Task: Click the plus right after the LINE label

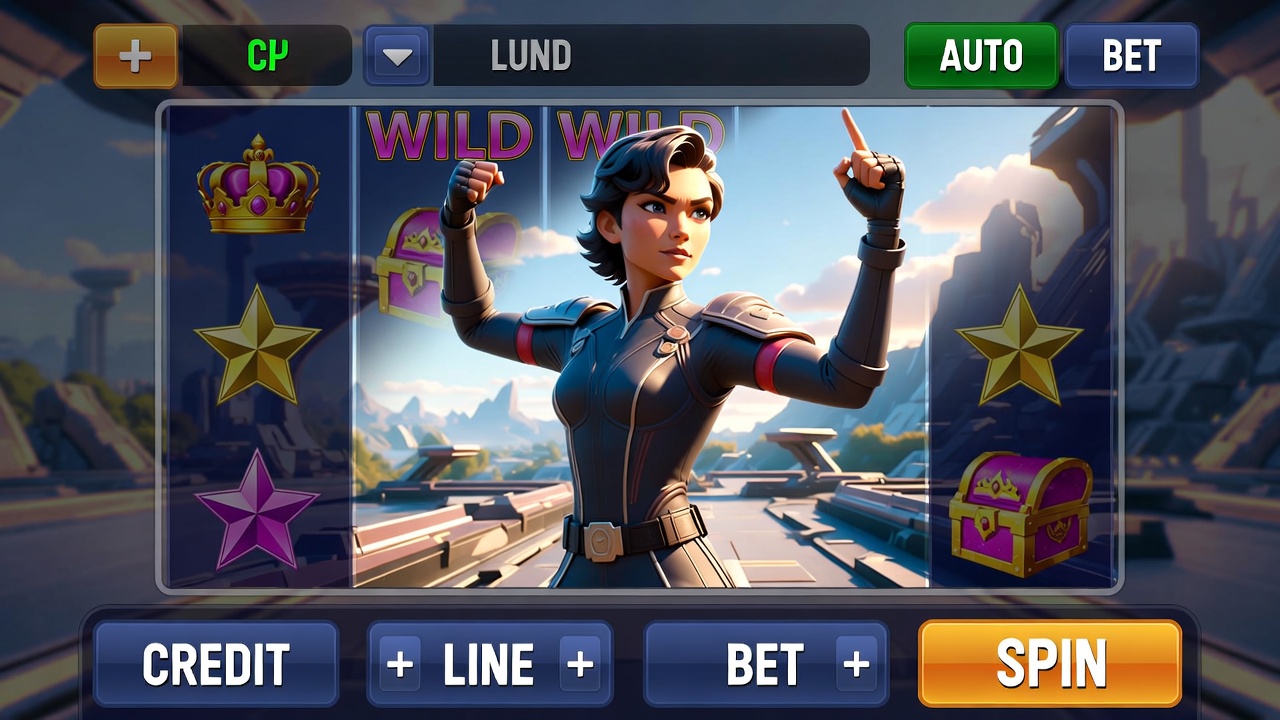Action: click(580, 664)
